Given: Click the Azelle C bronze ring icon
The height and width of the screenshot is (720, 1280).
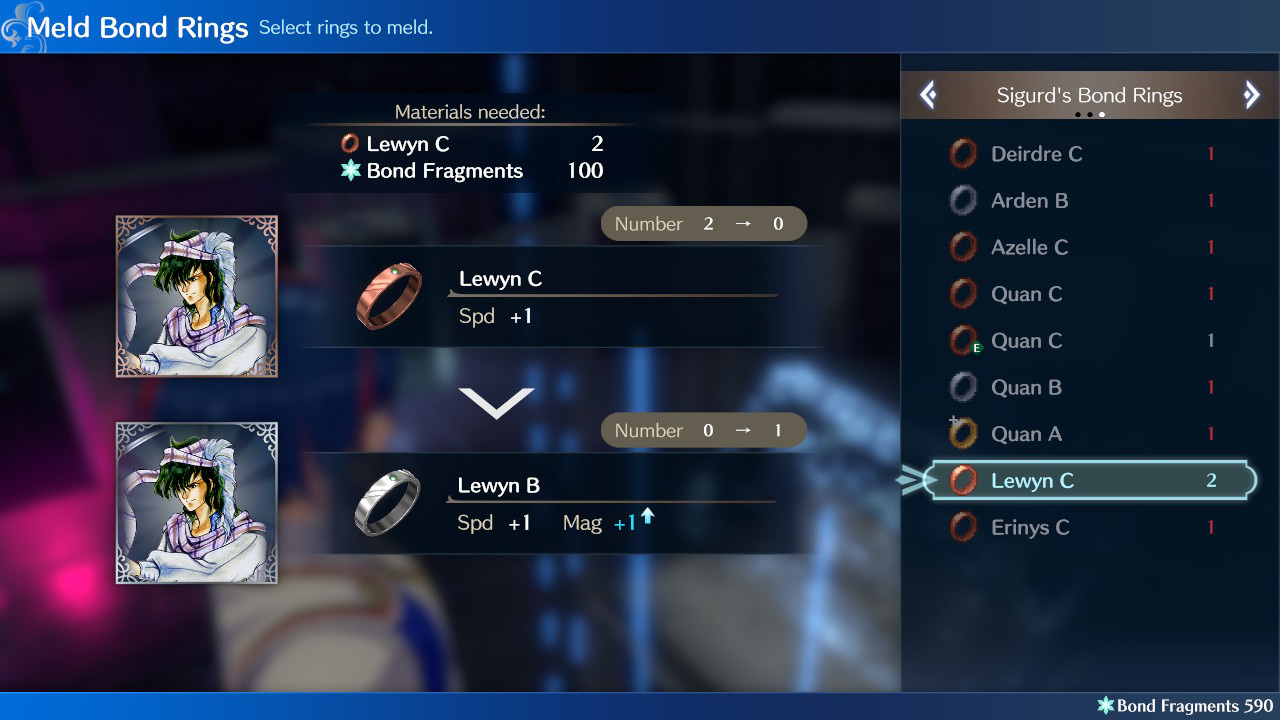Looking at the screenshot, I should pos(963,247).
